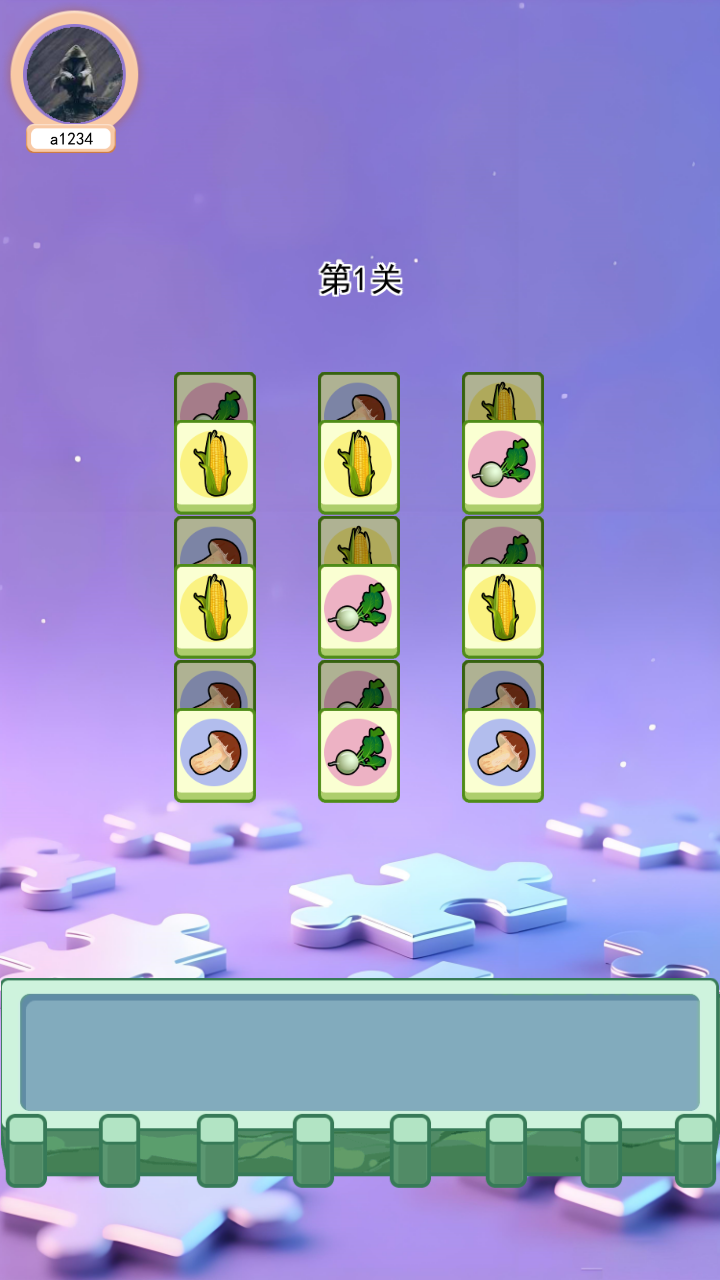
Task: Select the a1234 username label
Action: point(71,139)
